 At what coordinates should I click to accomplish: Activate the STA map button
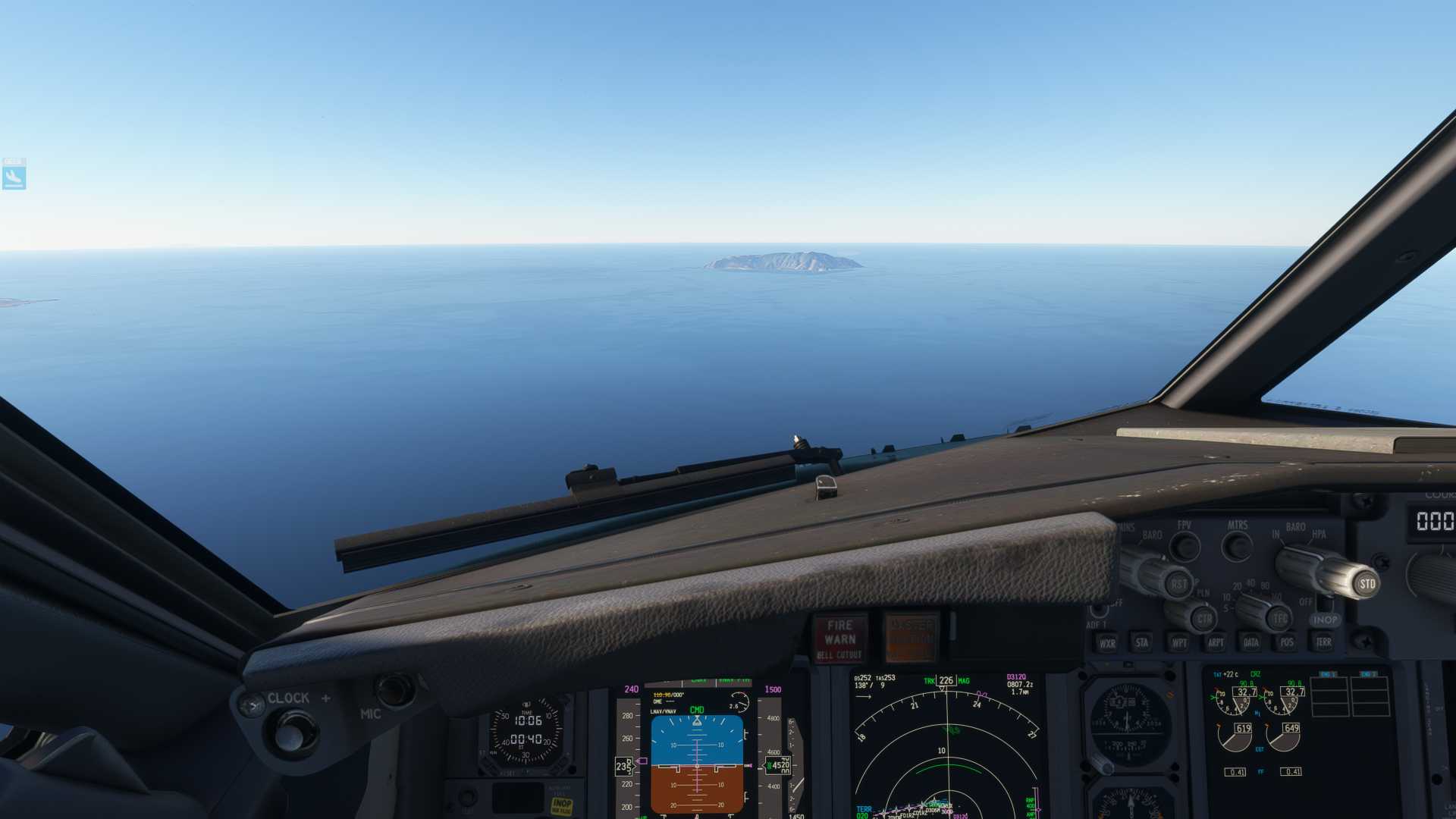tap(1142, 642)
